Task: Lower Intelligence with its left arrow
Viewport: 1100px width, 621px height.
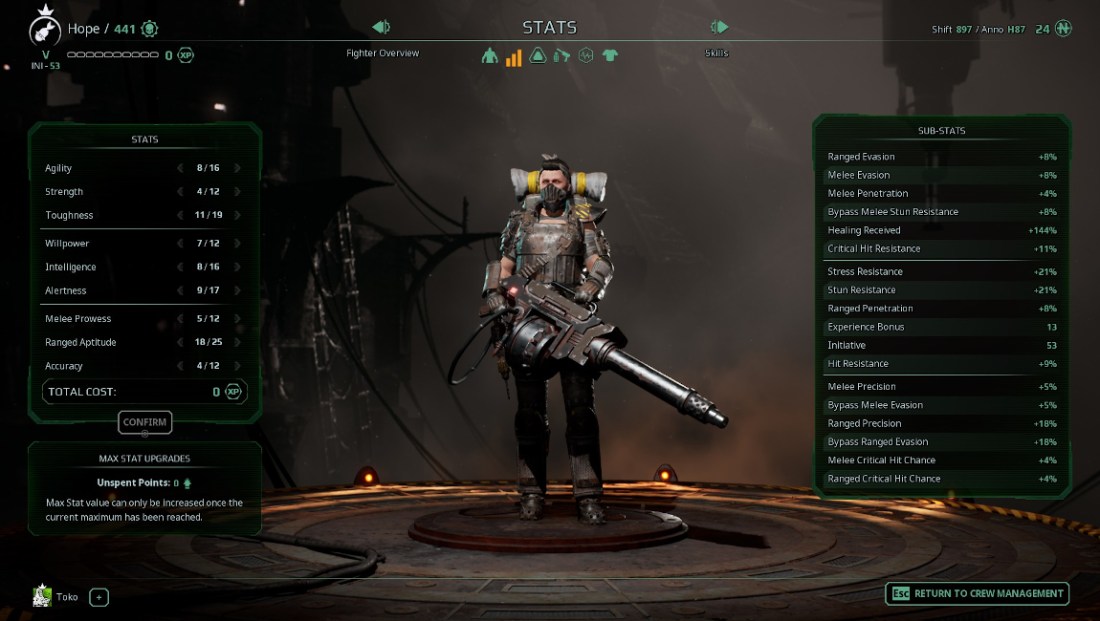Action: [x=180, y=267]
